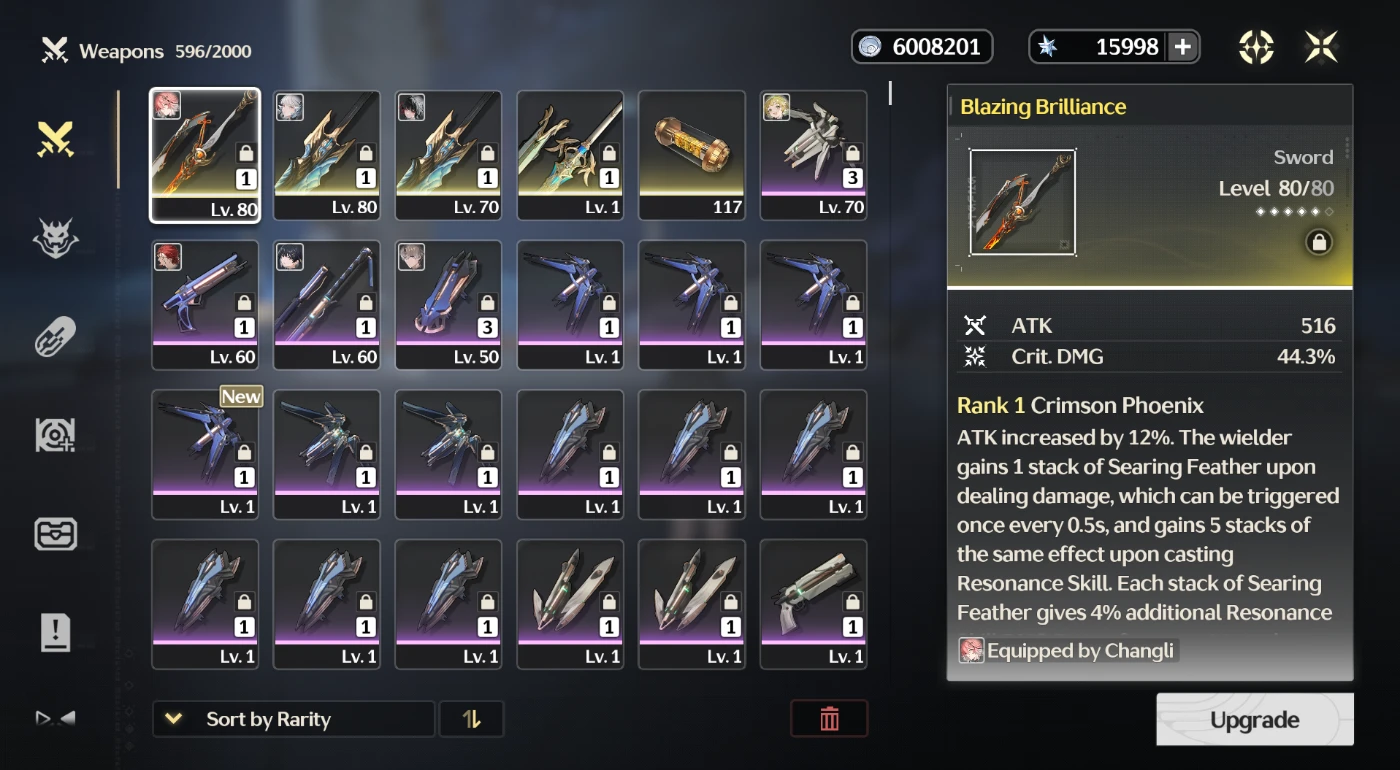1400x770 pixels.
Task: Select the white revolver pistol Lv. 1 slot
Action: 814,604
